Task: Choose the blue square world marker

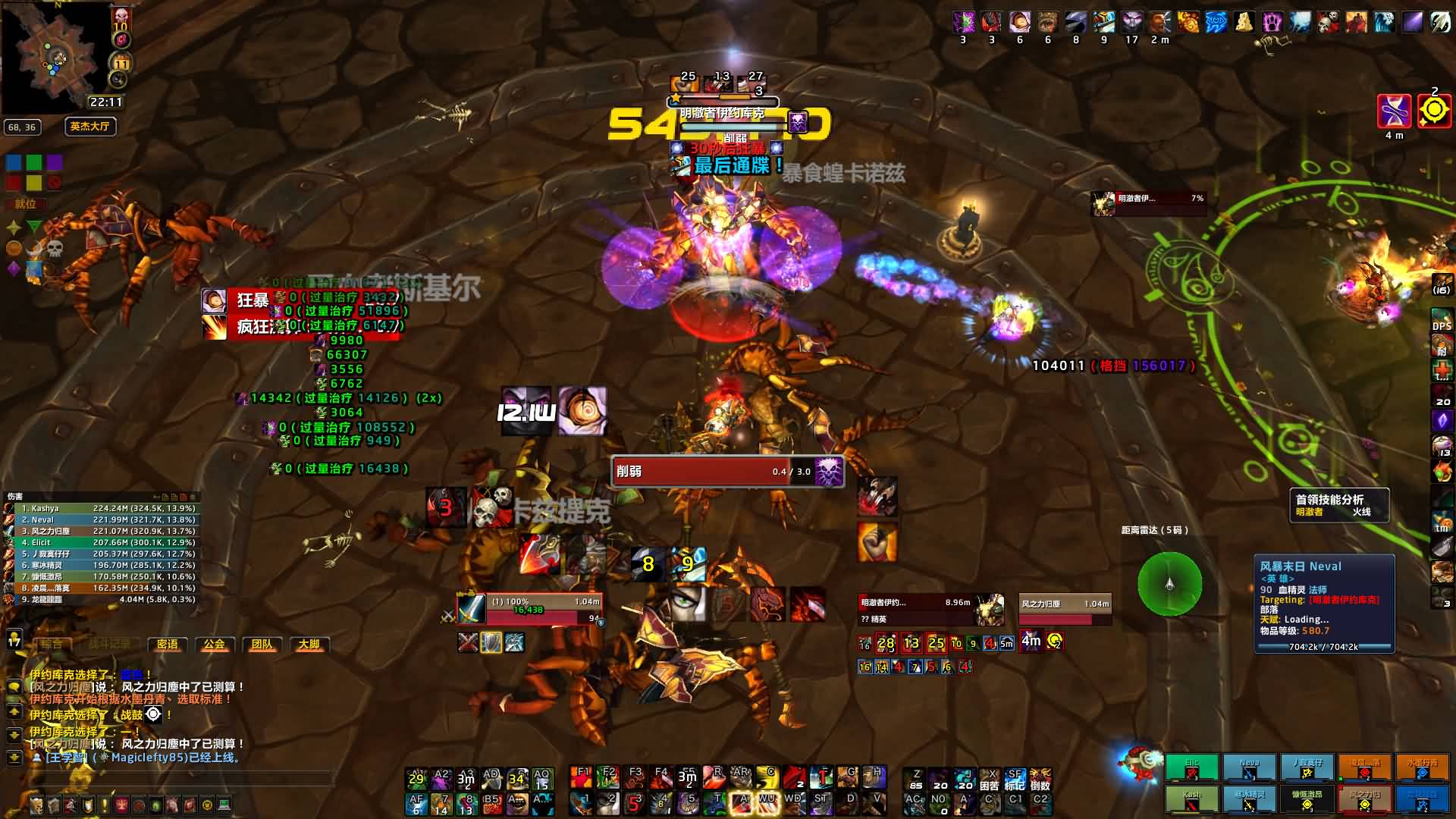Action: (14, 162)
